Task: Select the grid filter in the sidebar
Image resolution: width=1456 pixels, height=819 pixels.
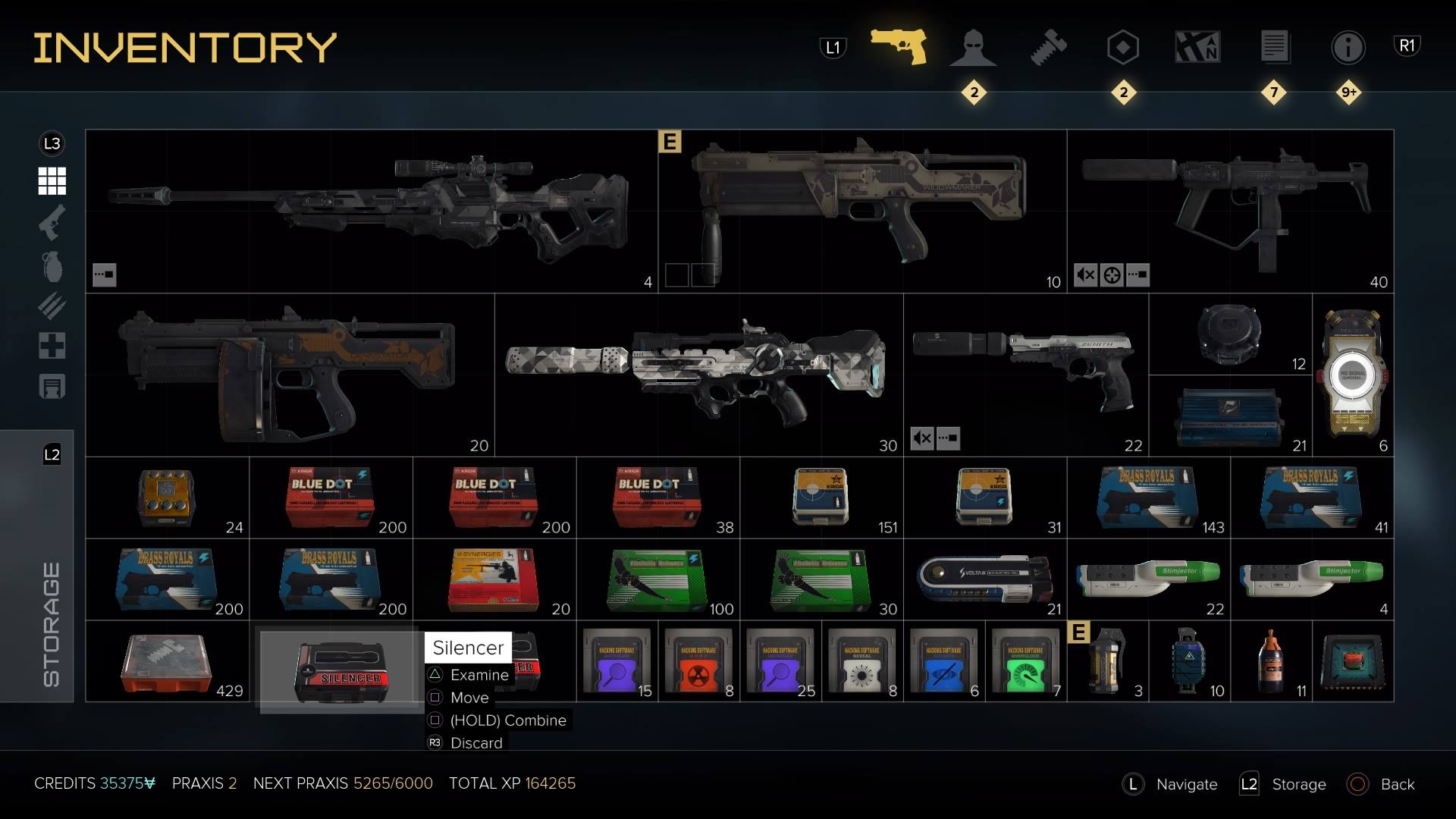Action: [x=50, y=182]
